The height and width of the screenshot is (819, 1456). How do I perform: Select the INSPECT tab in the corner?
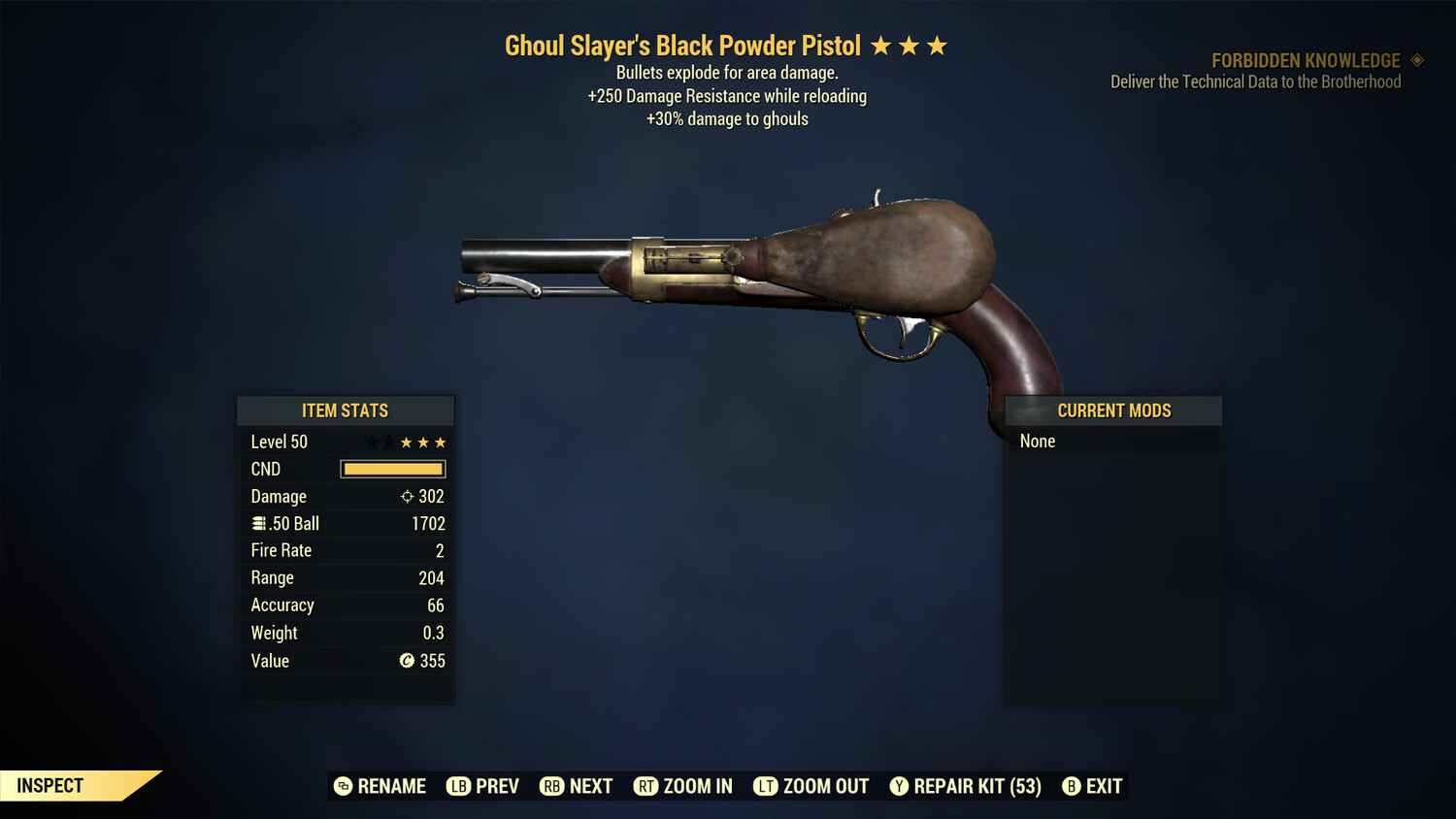pyautogui.click(x=50, y=785)
